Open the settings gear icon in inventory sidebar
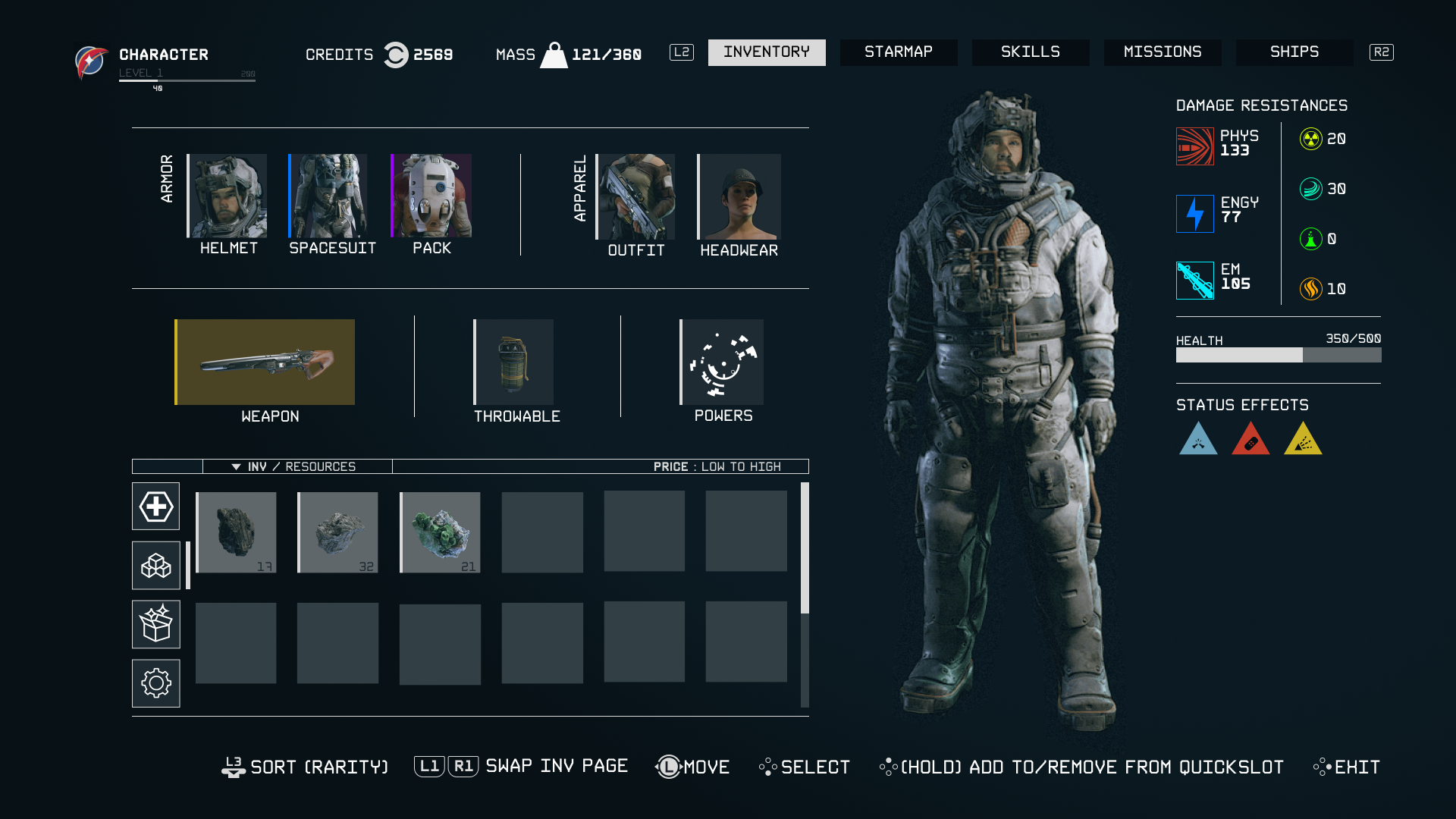1456x819 pixels. (x=155, y=682)
